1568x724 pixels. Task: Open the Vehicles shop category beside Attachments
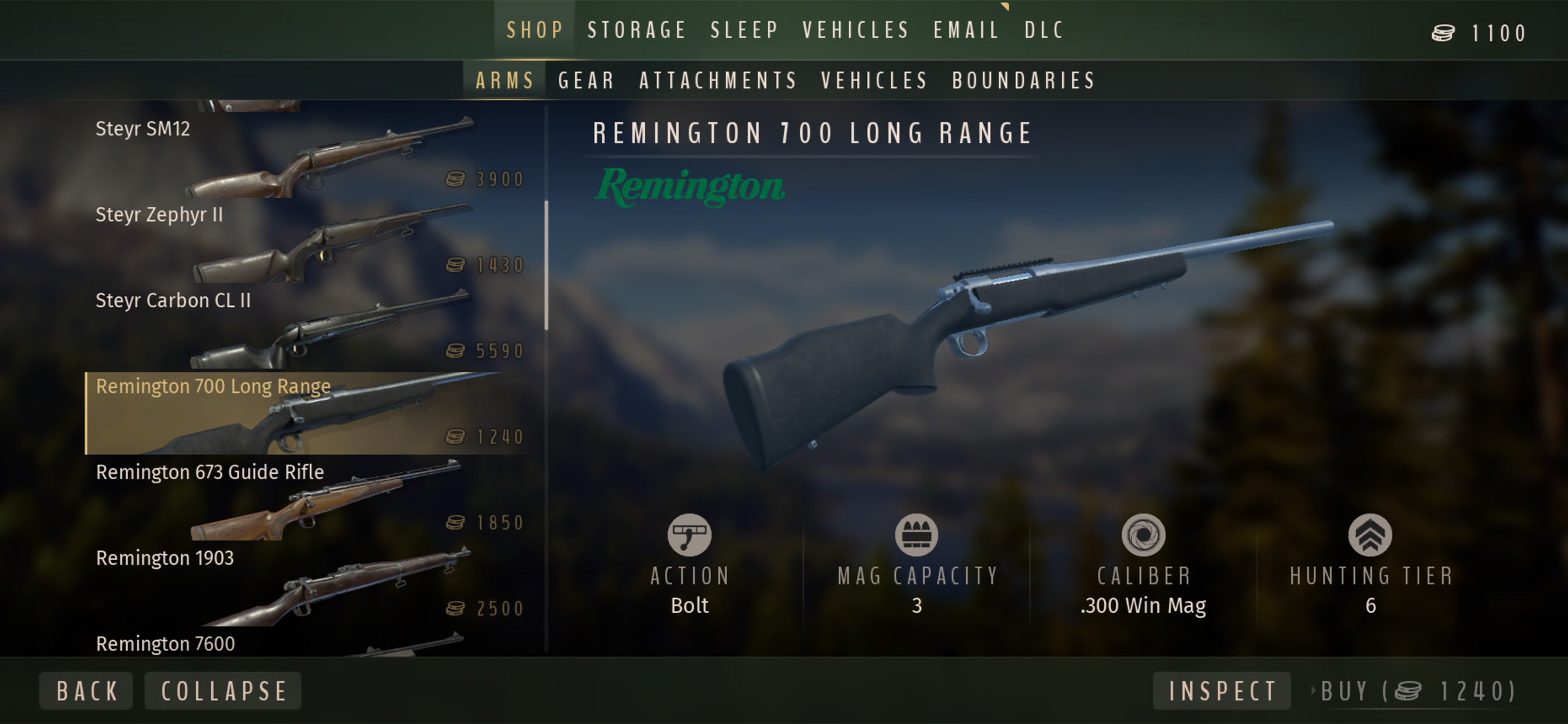pyautogui.click(x=874, y=81)
